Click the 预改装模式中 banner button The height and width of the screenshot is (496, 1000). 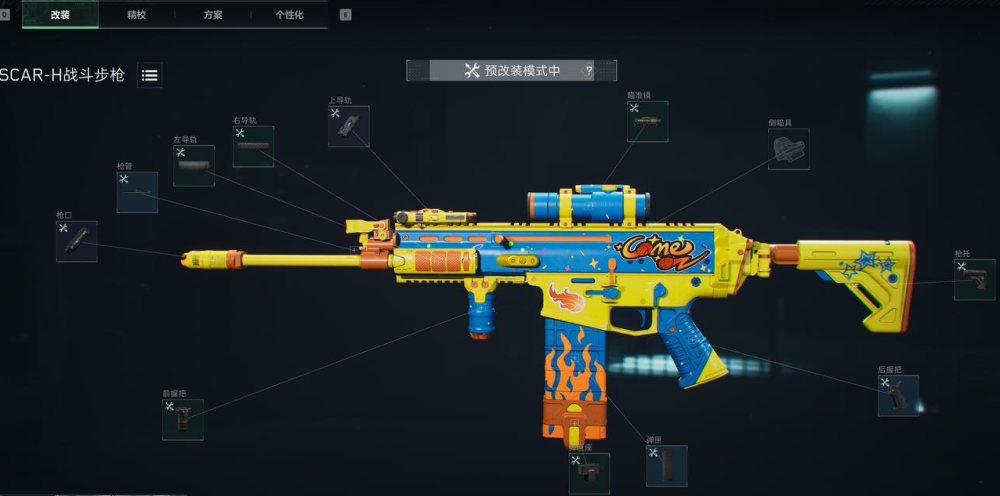[510, 71]
